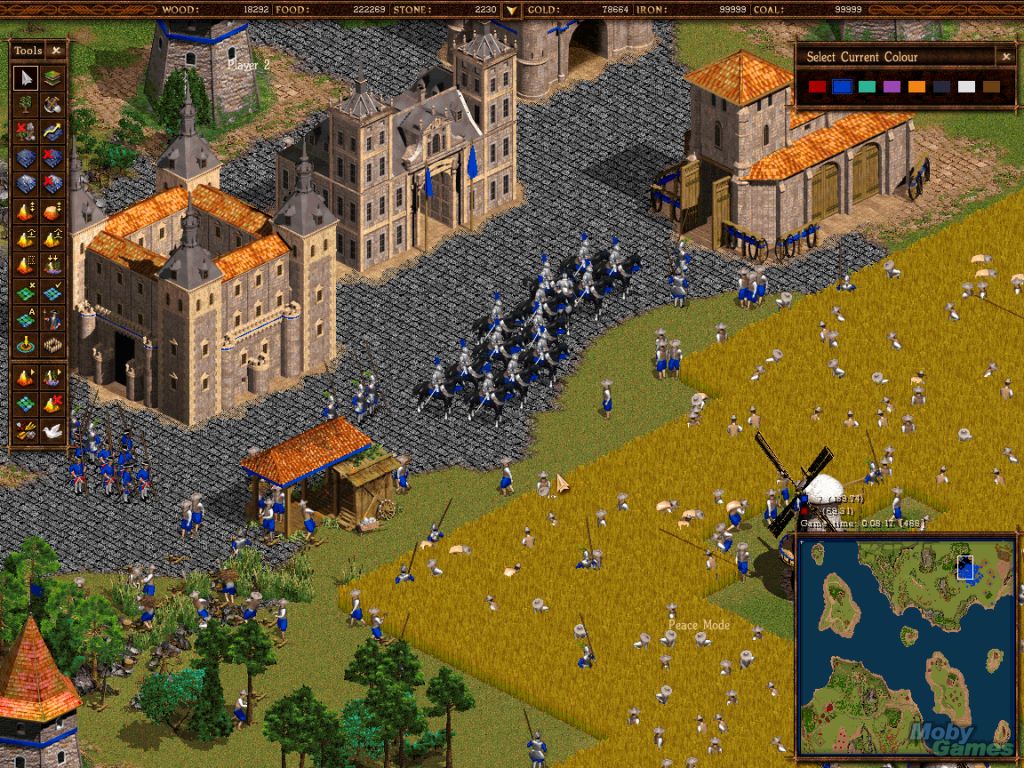Viewport: 1024px width, 768px height.
Task: Pick the white colour swatch
Action: 966,87
